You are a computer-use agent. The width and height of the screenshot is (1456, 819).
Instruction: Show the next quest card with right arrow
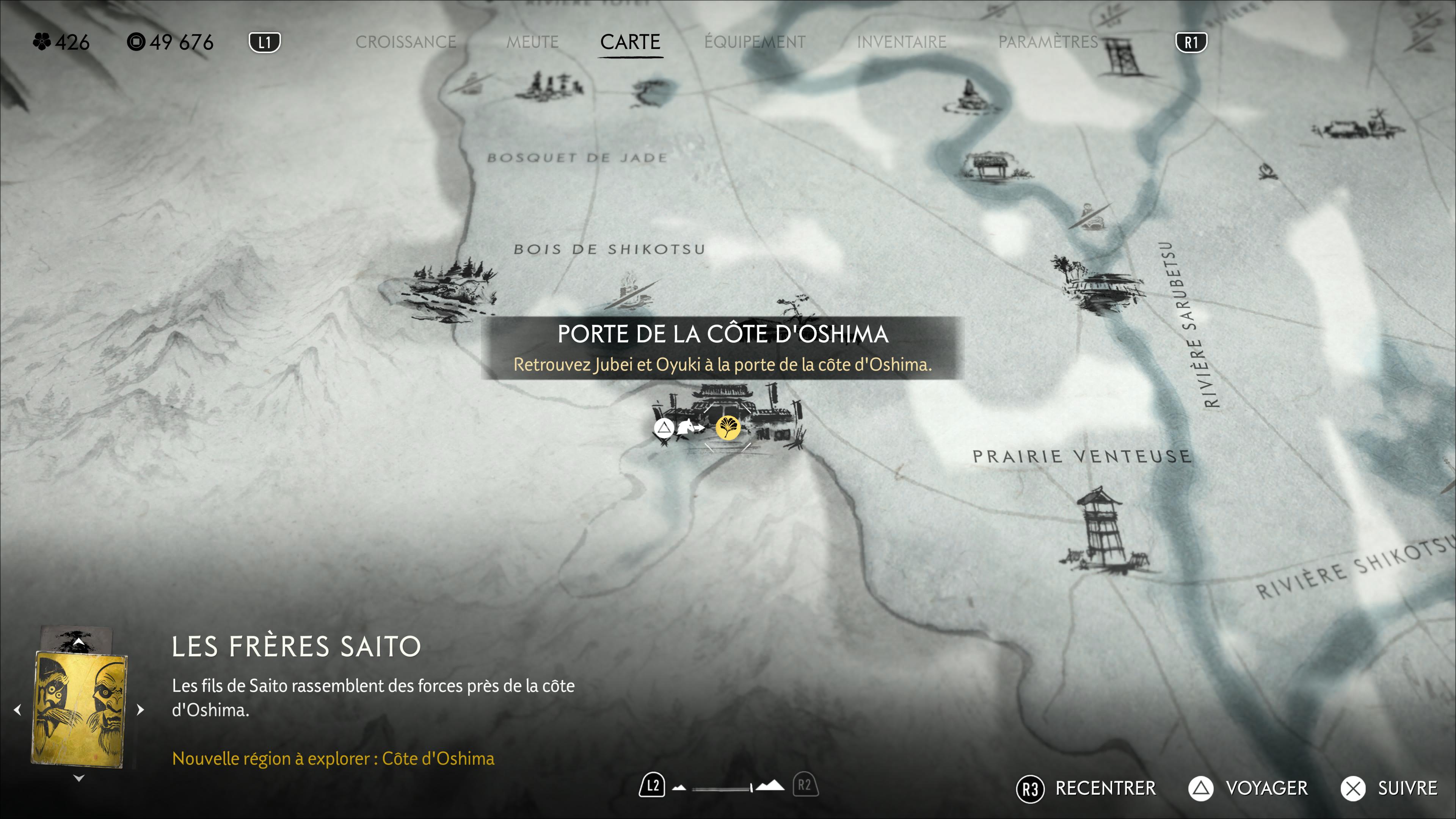141,709
